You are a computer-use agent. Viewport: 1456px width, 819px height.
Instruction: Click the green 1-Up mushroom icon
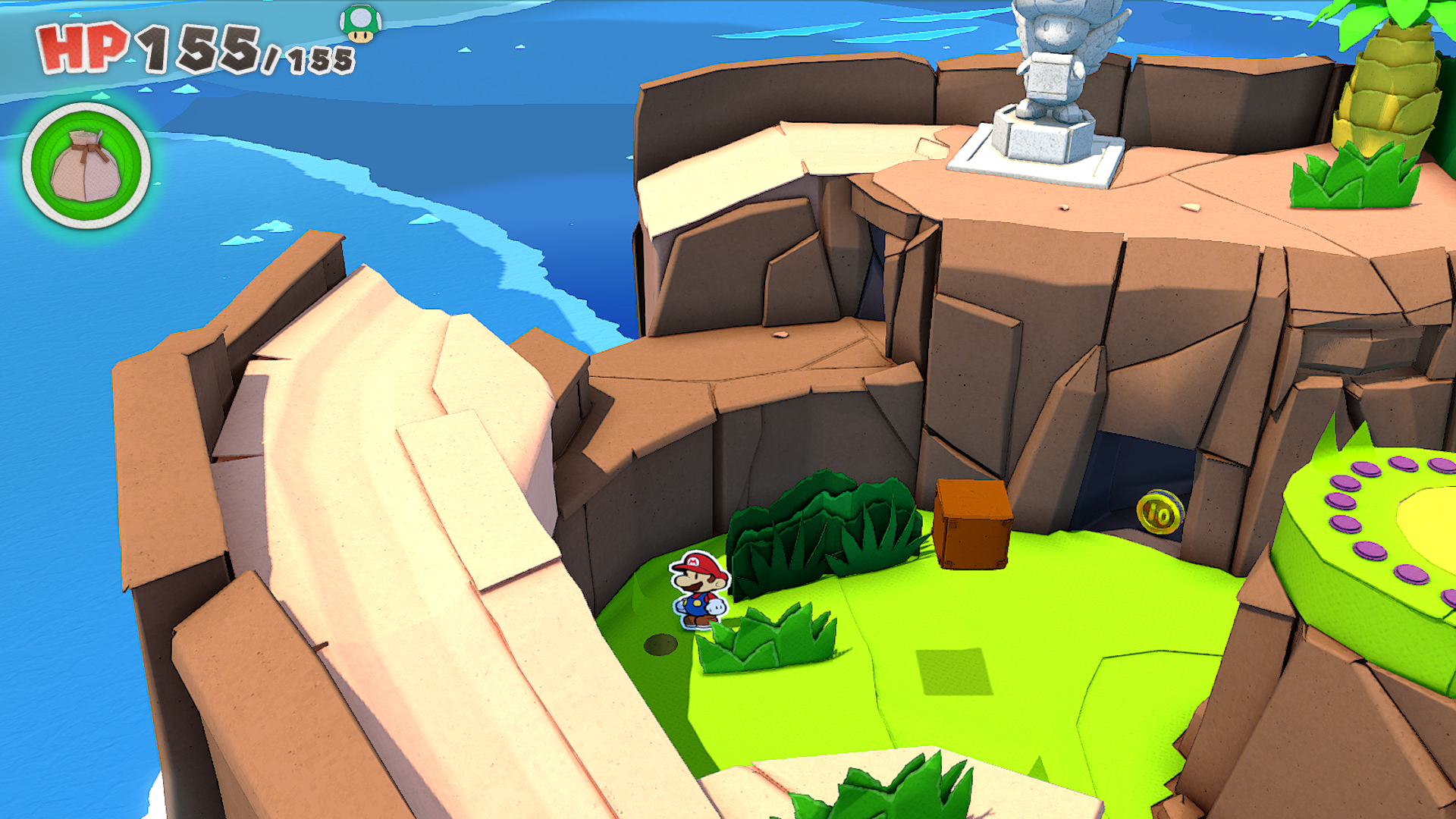(x=360, y=24)
